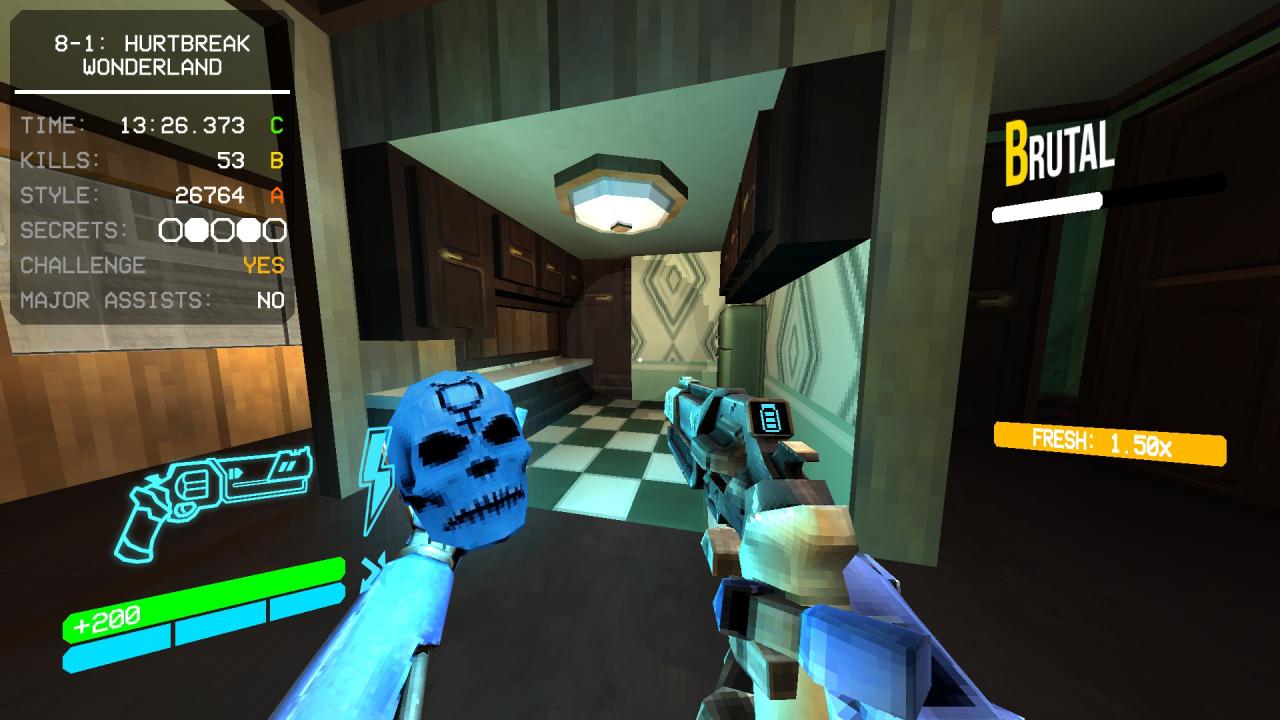1280x720 pixels.
Task: Select the blue lightning bolt icon
Action: pyautogui.click(x=374, y=478)
